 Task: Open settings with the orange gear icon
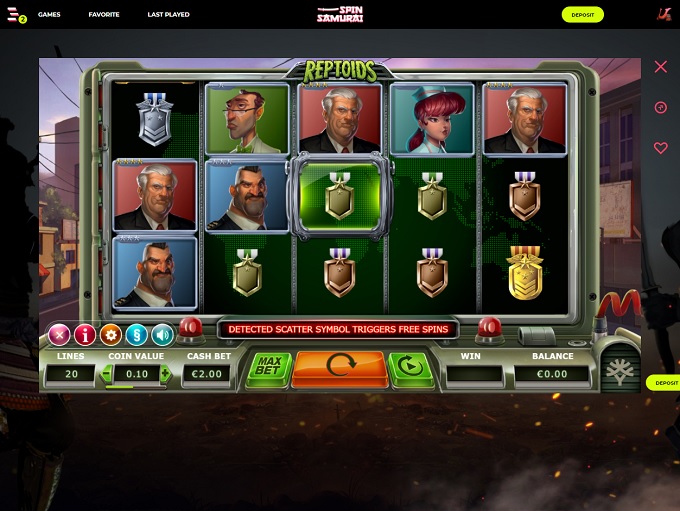click(x=111, y=335)
